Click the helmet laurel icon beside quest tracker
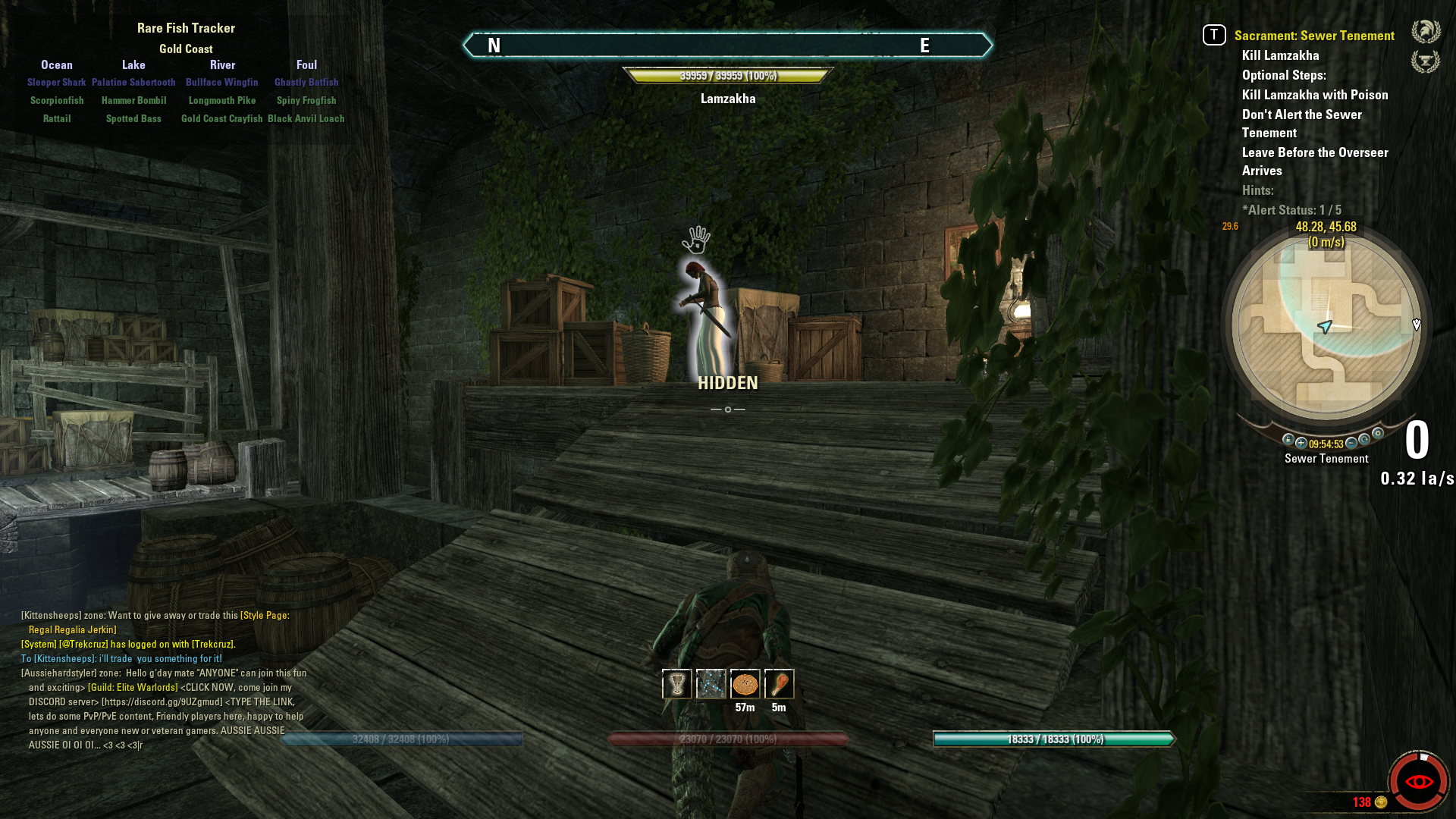 (x=1426, y=32)
